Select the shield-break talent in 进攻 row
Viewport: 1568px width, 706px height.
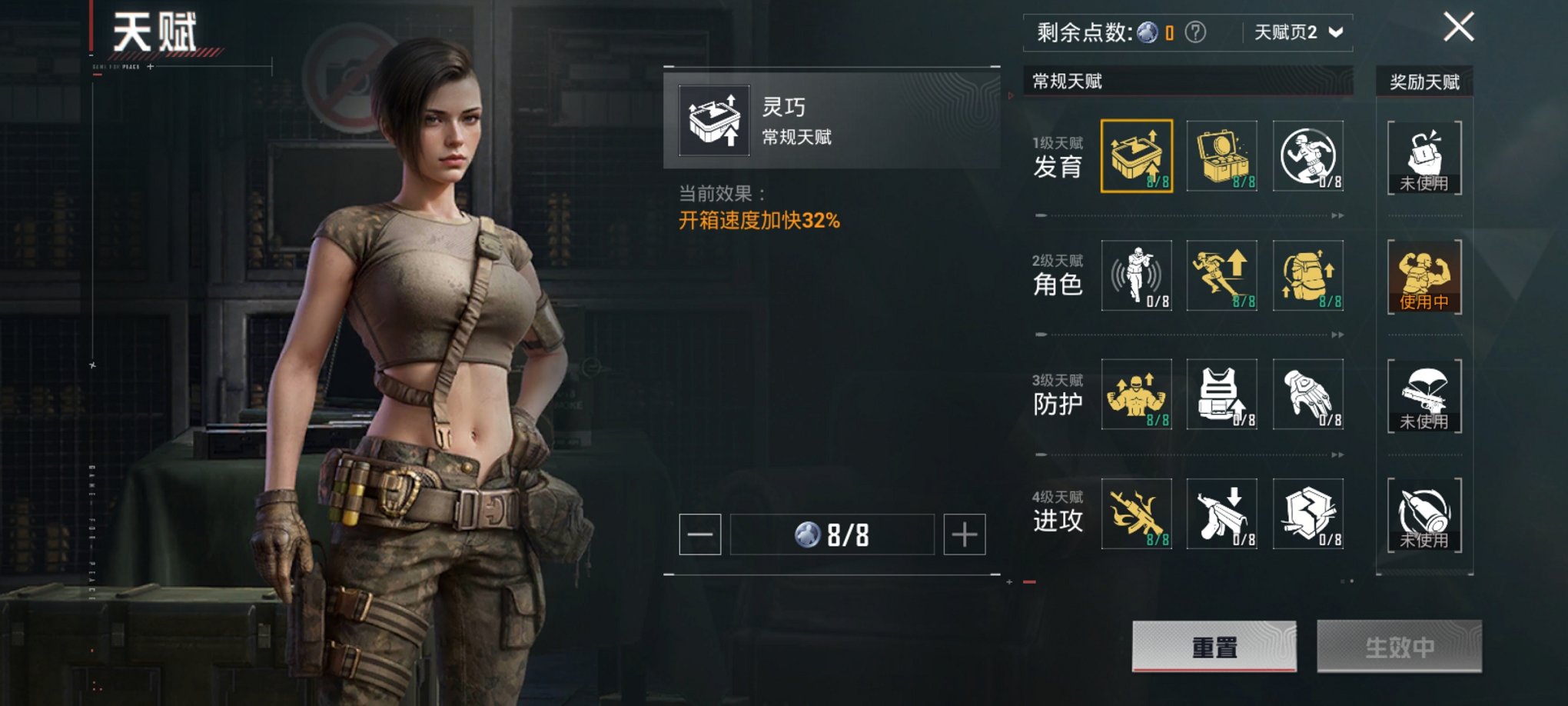(x=1308, y=514)
